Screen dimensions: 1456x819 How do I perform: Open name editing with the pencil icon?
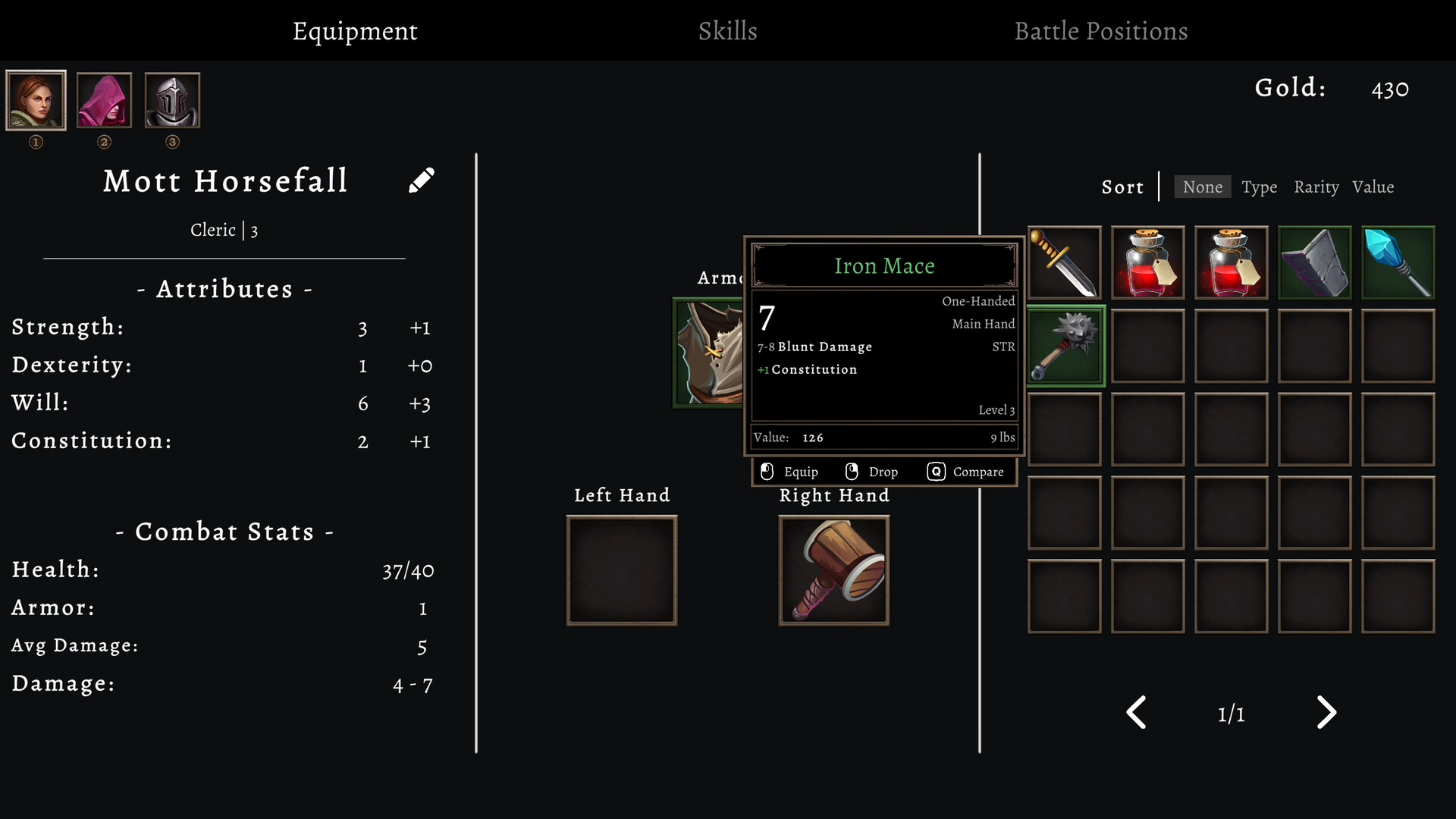tap(422, 180)
